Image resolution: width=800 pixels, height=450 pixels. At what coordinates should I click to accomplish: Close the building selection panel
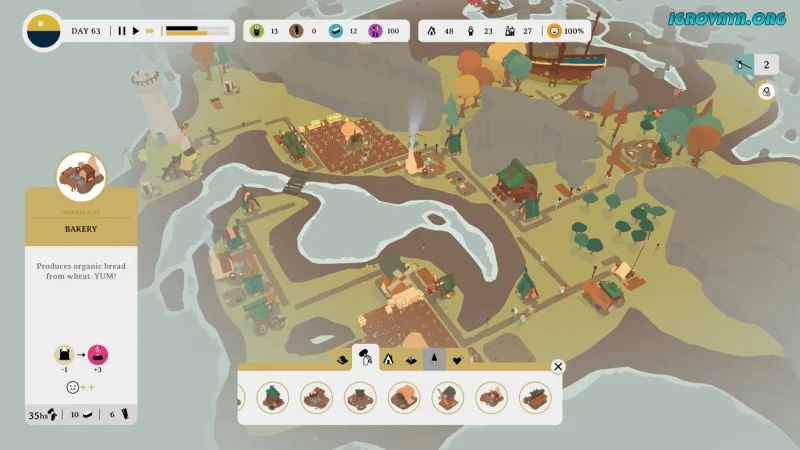pos(558,367)
